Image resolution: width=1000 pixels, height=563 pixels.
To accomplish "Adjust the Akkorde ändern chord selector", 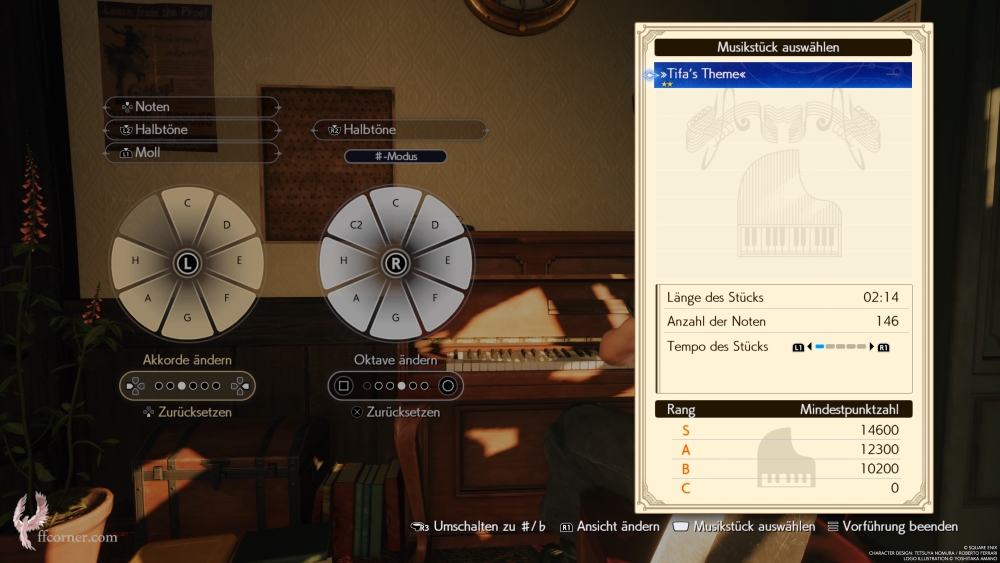I will tap(187, 385).
